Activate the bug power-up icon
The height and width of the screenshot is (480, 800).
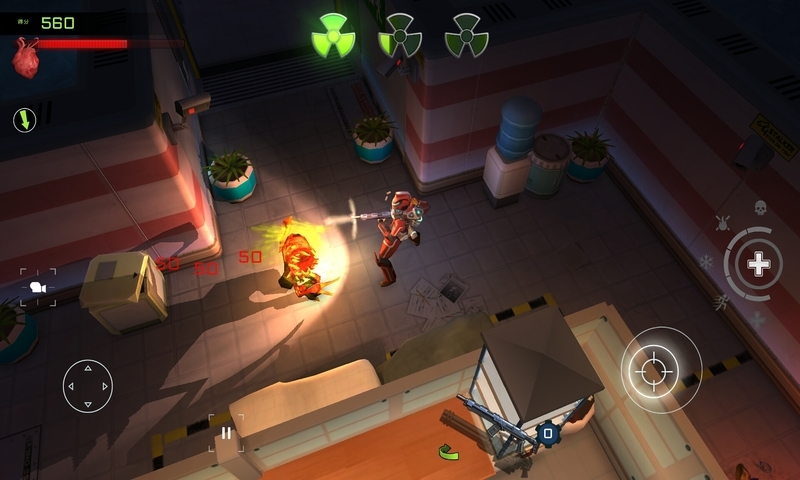722,223
